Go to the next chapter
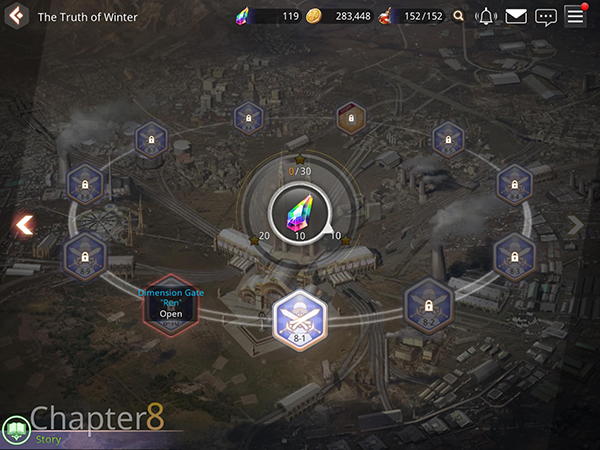600x450 pixels. (575, 225)
